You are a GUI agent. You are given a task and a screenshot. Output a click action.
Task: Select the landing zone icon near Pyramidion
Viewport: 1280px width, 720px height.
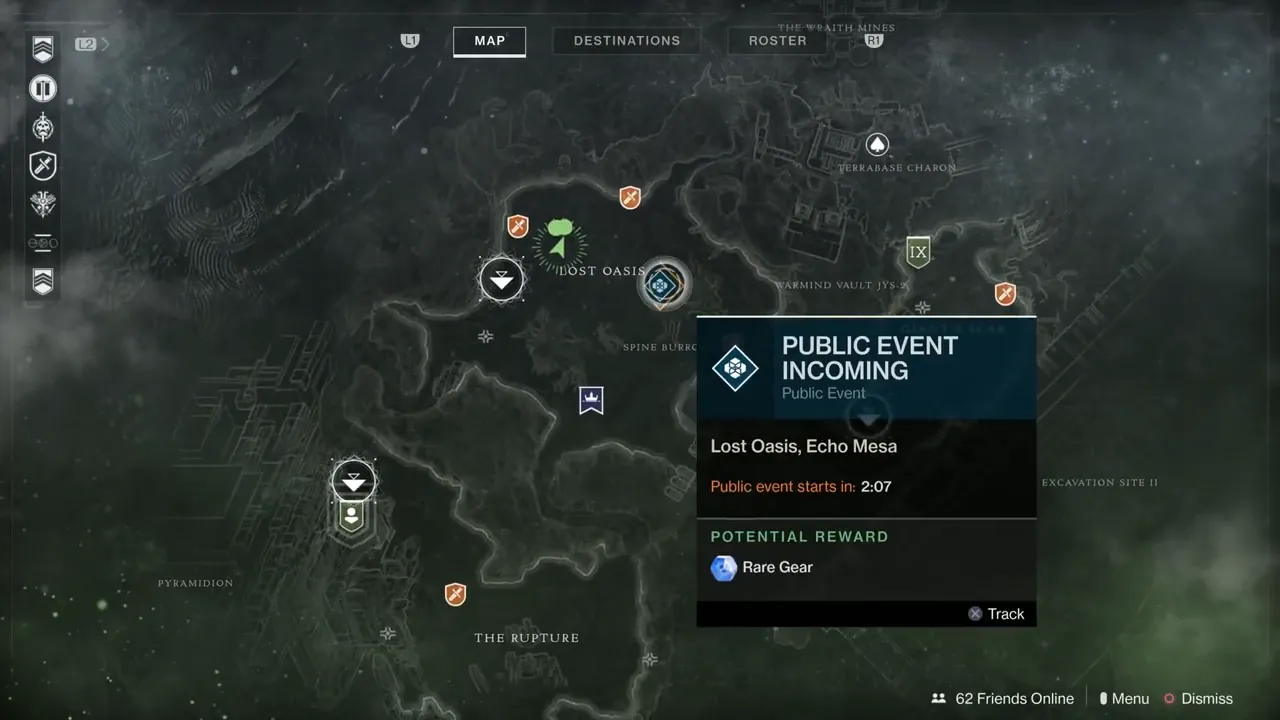point(354,480)
